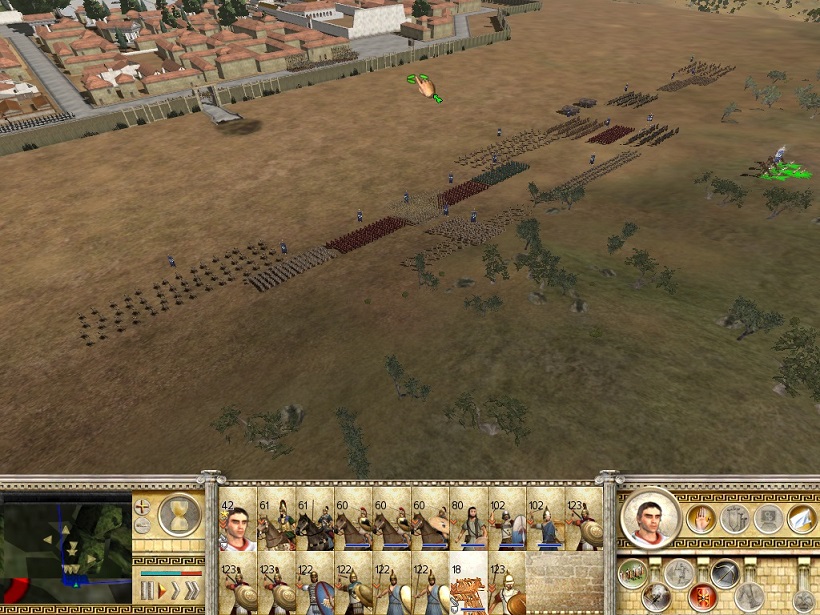Set battle speed to fast forward
This screenshot has width=820, height=615.
click(x=177, y=591)
